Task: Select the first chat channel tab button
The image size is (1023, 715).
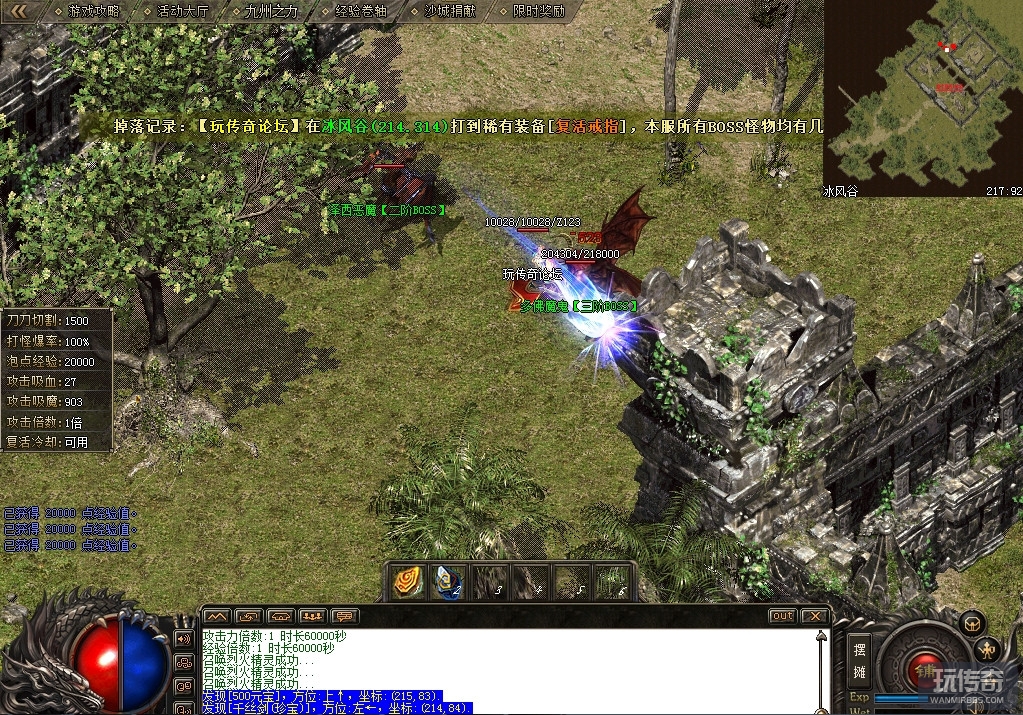Action: click(x=217, y=616)
